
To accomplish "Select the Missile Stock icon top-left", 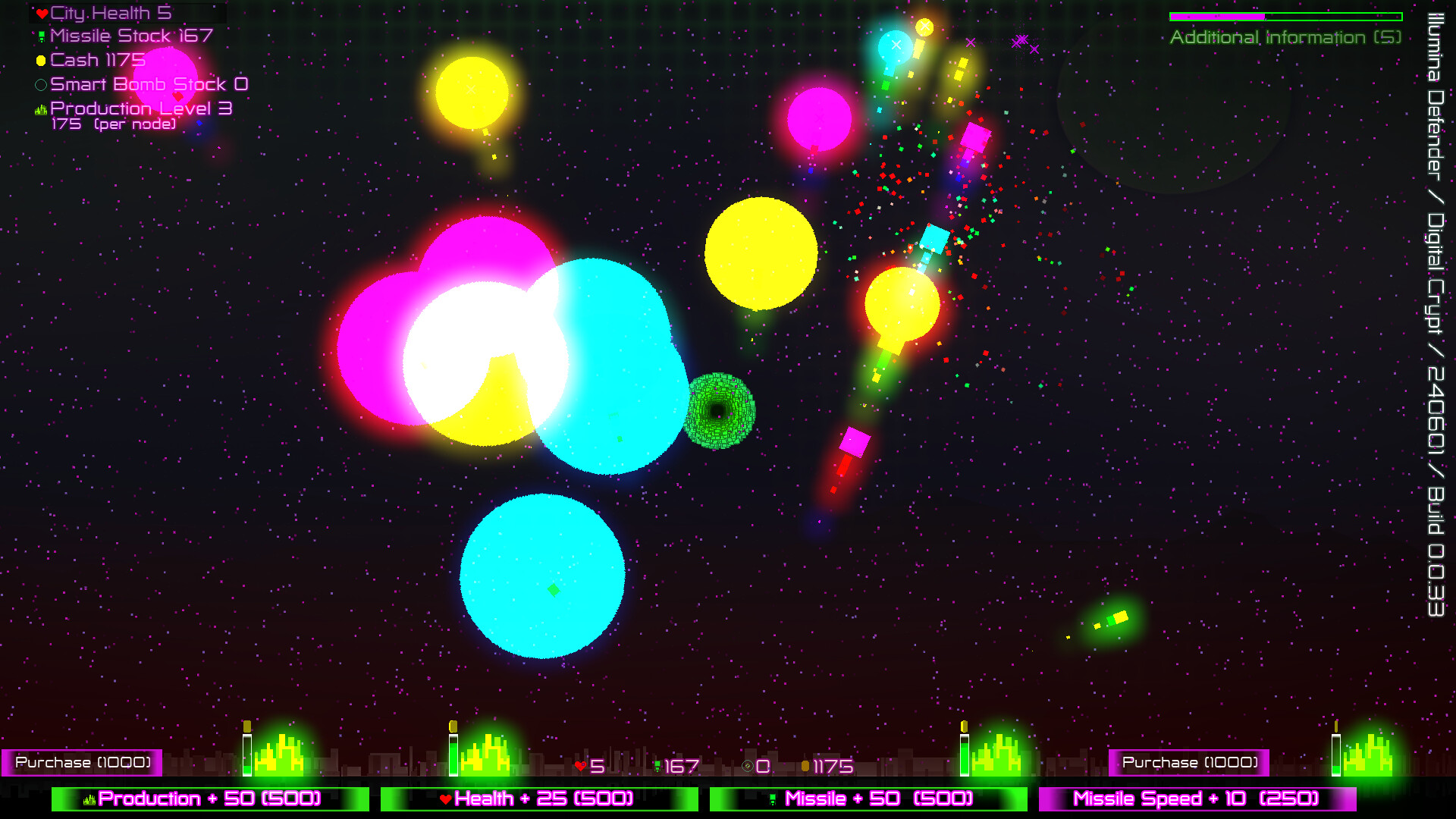I will 42,36.
